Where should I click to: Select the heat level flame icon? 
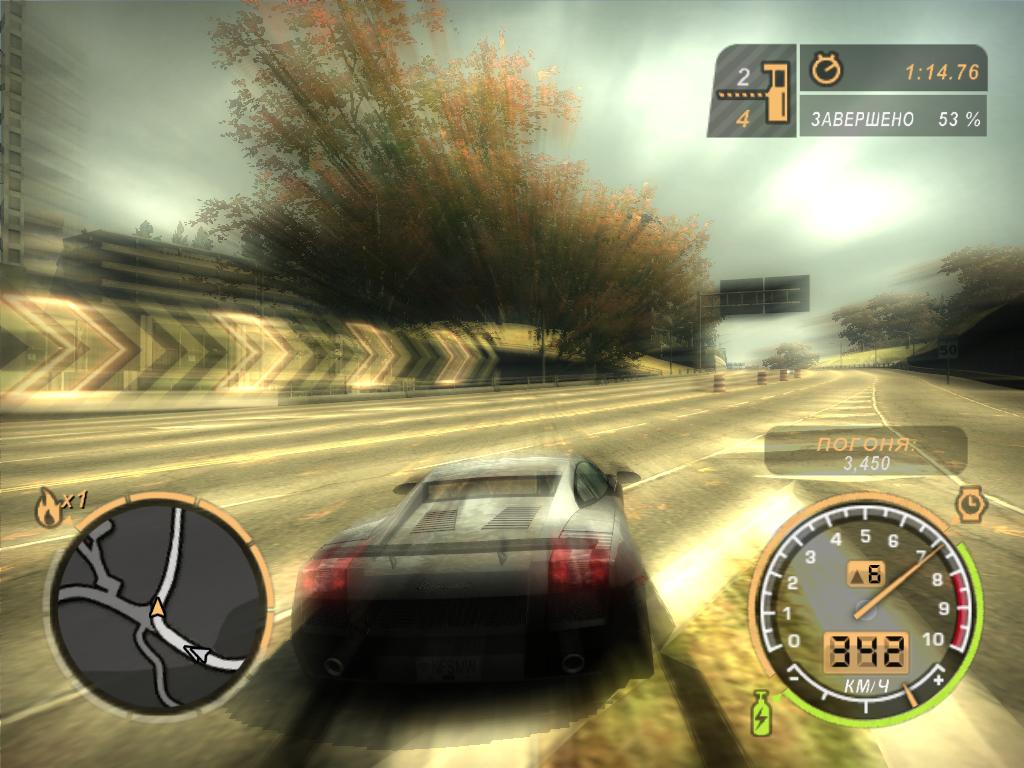47,509
